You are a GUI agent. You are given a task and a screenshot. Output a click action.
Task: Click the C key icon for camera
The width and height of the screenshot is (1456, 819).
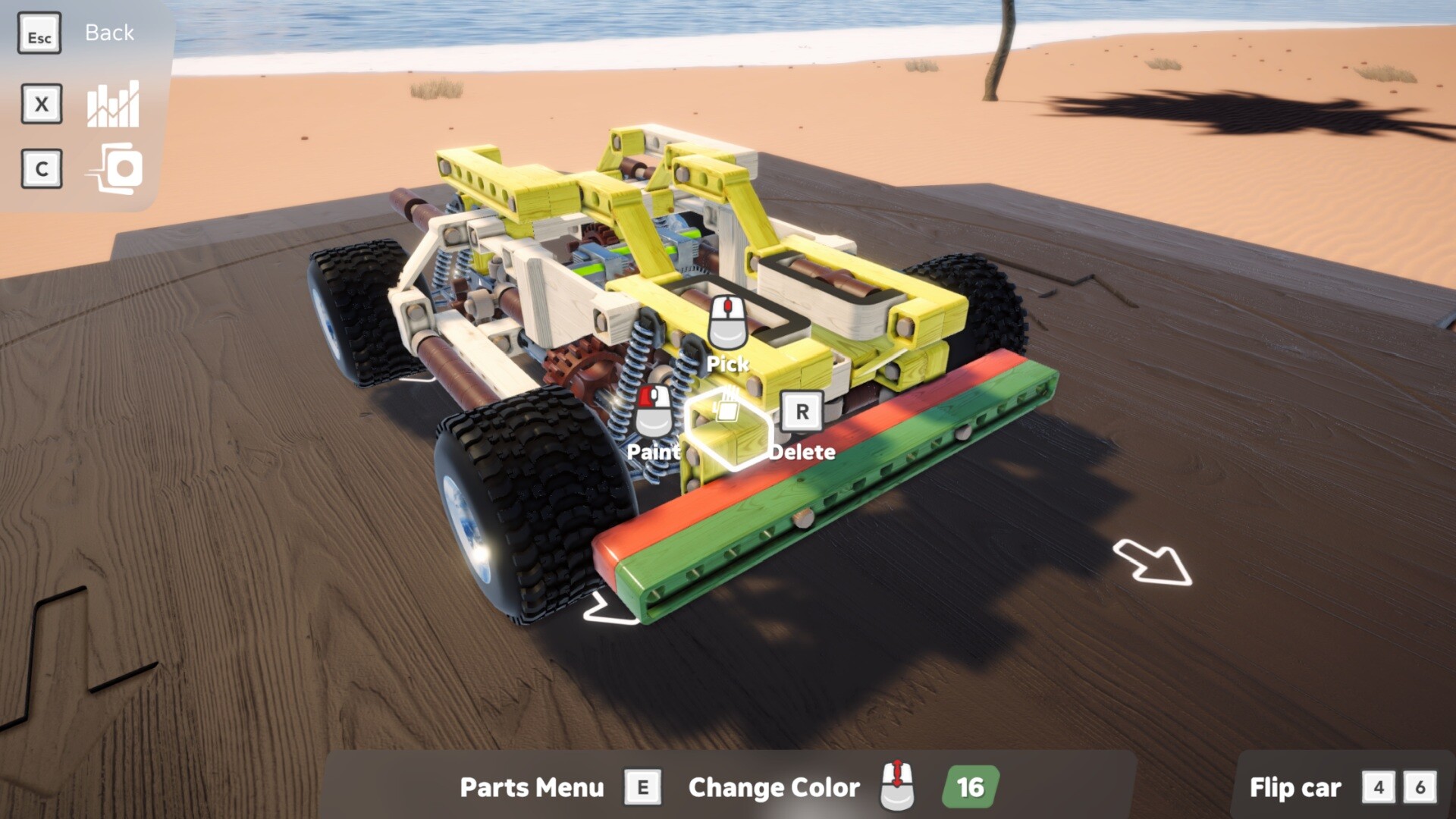coord(42,169)
